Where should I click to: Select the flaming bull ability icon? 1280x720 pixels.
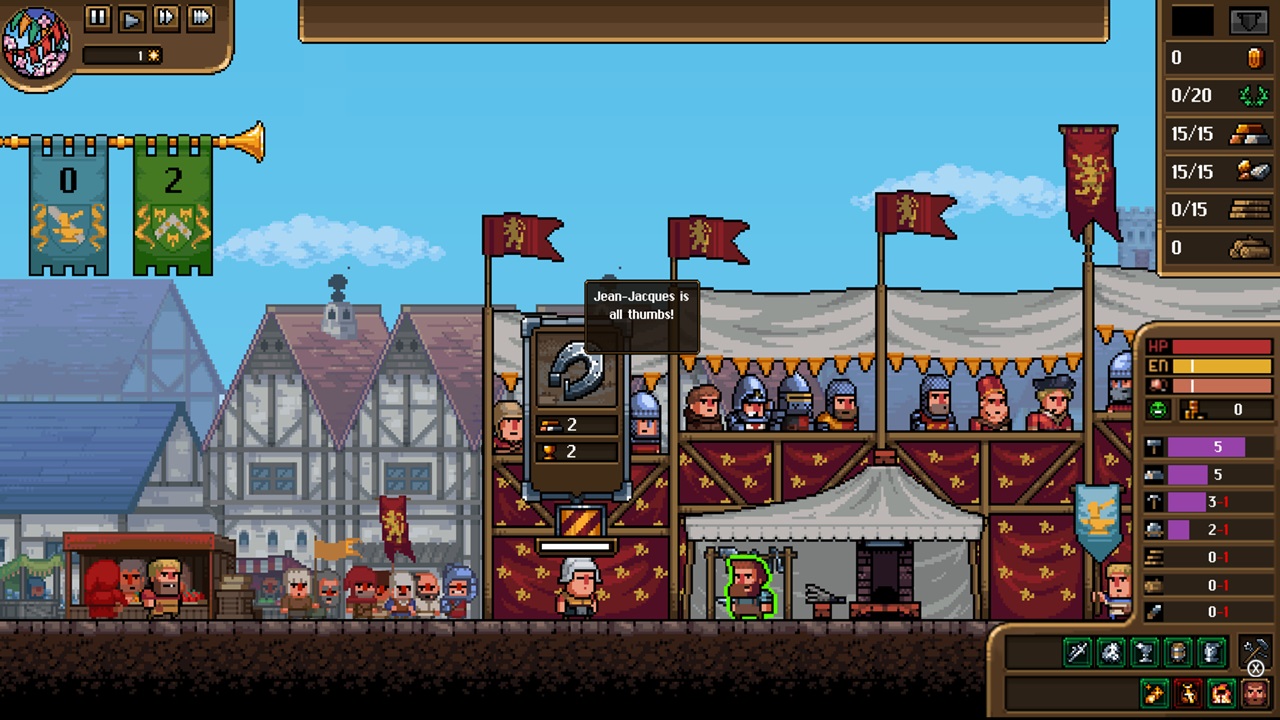1187,692
